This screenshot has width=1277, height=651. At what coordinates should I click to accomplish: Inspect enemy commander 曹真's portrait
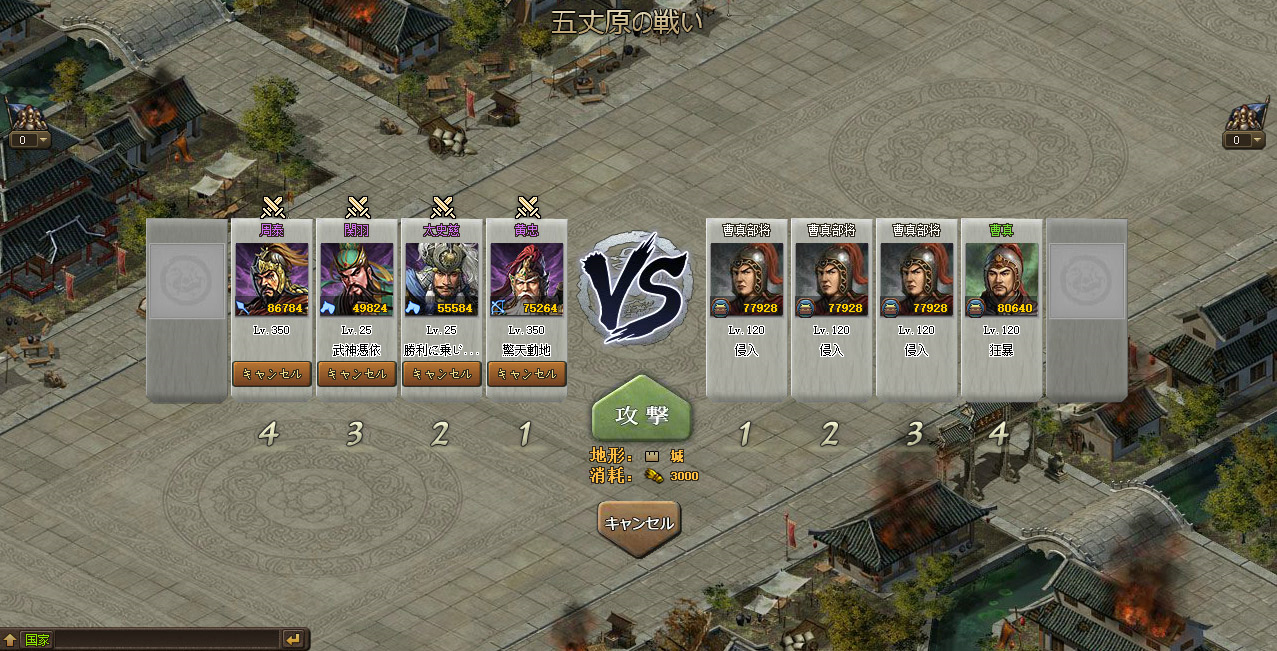point(1001,280)
